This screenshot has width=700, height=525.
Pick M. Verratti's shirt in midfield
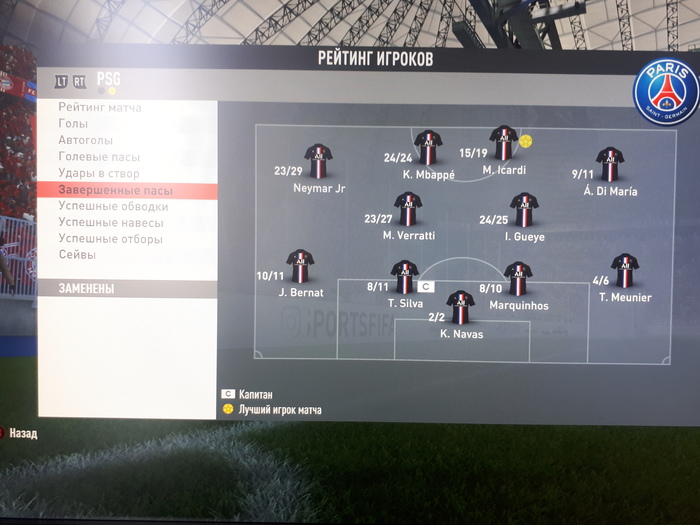[x=408, y=209]
